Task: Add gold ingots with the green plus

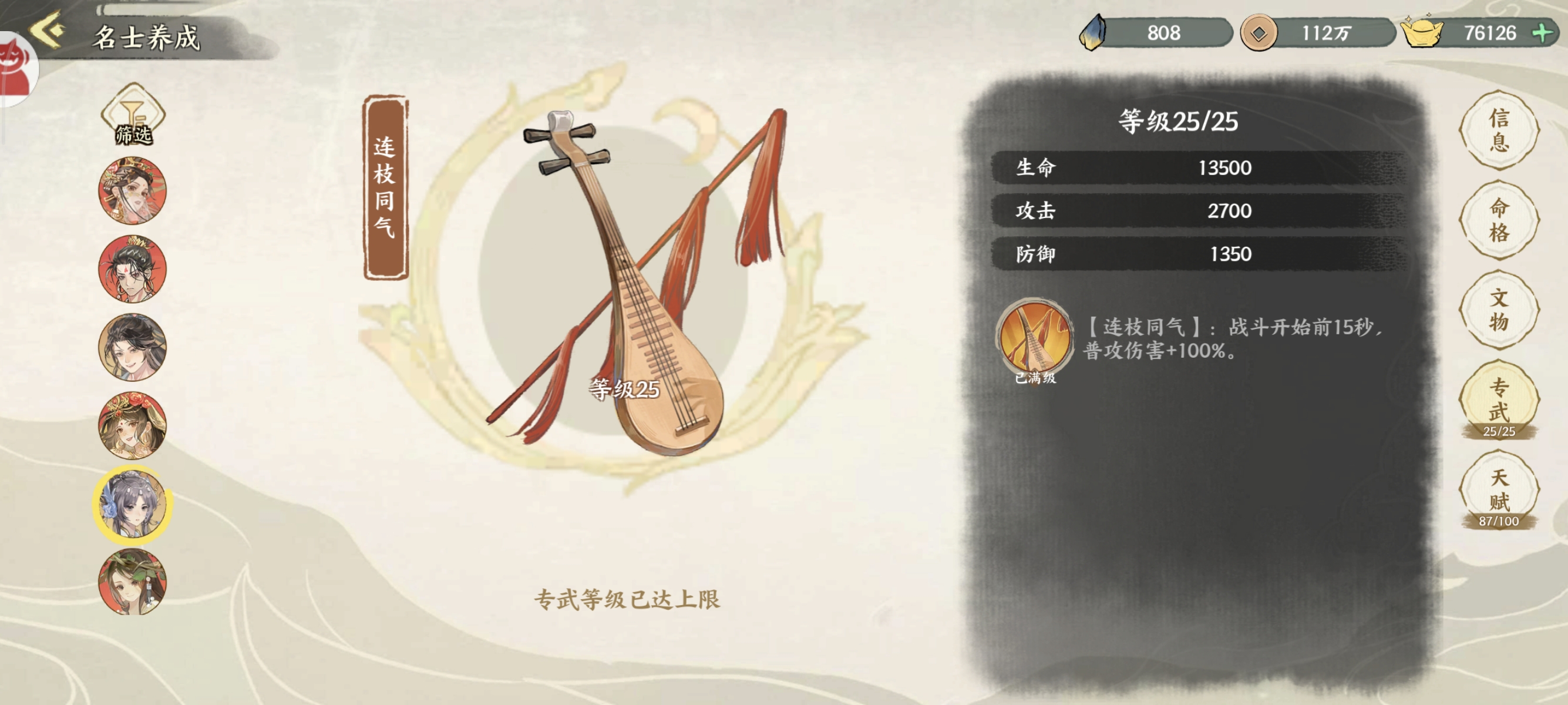Action: click(x=1542, y=33)
